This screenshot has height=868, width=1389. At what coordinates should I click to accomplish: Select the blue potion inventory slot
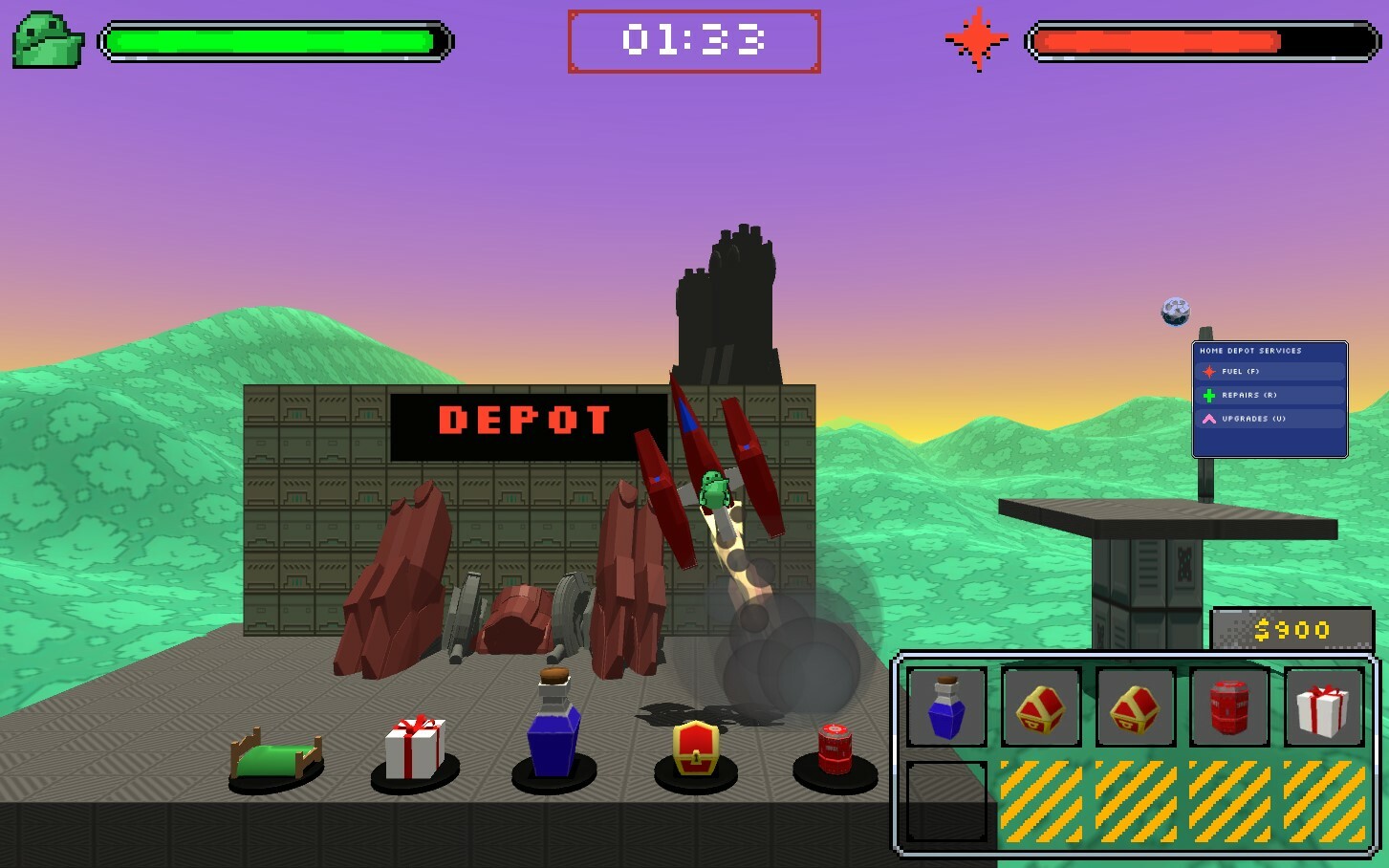coord(946,707)
